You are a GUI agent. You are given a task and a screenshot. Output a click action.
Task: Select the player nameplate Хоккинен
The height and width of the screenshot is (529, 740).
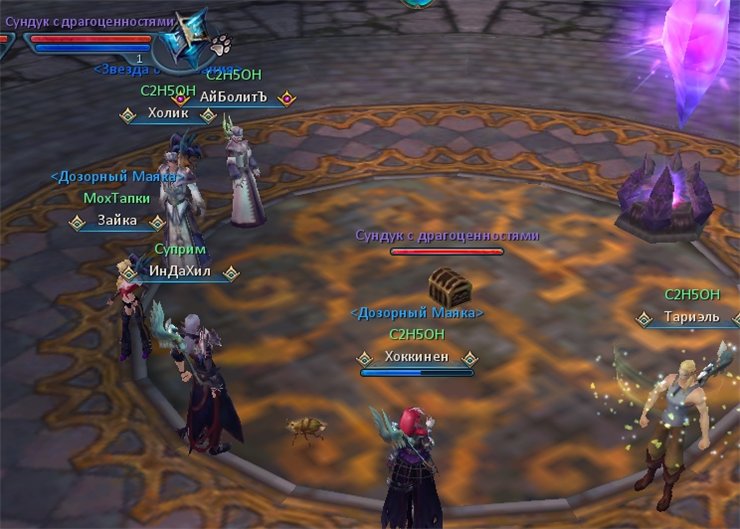416,356
